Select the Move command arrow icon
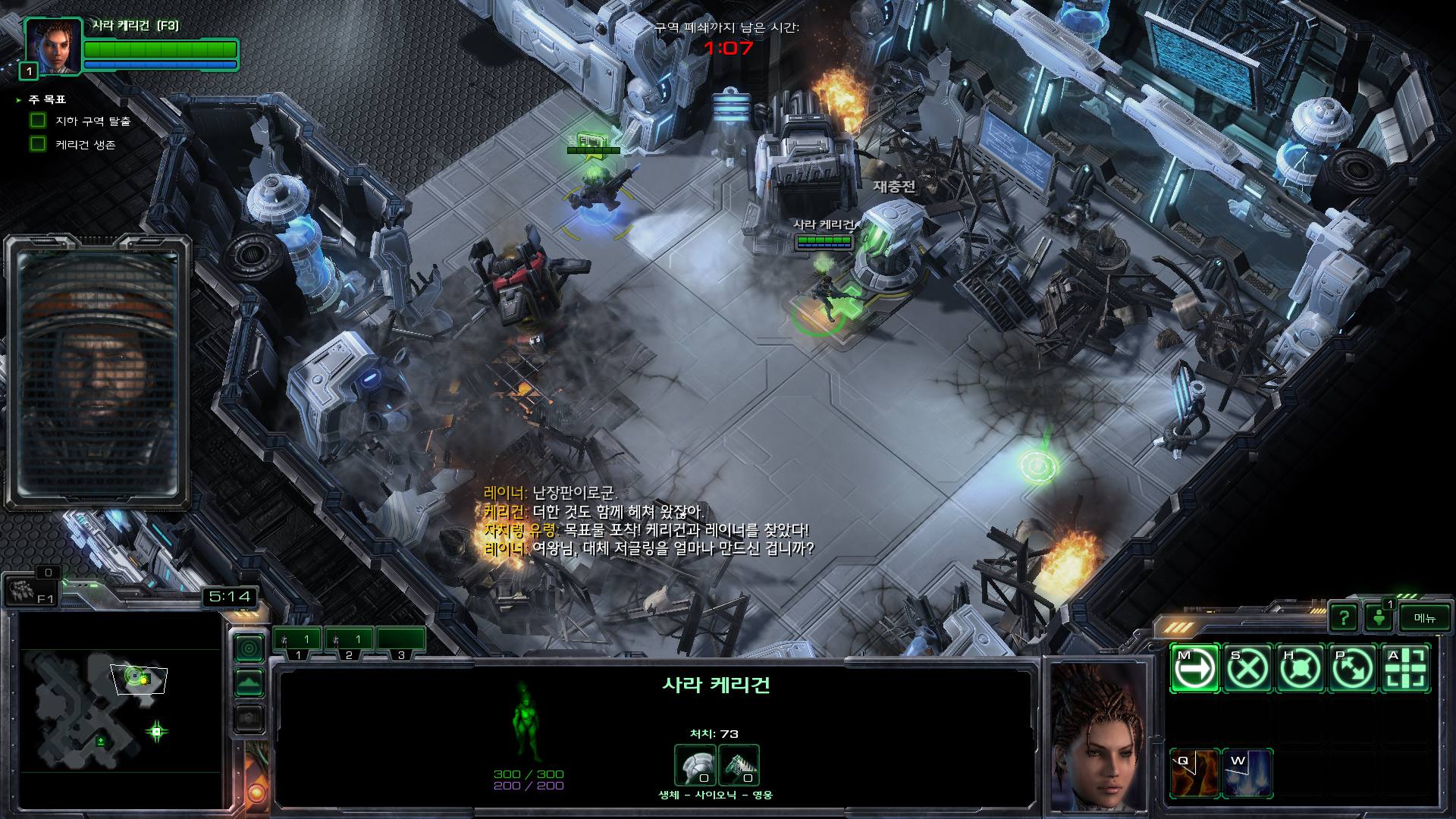Viewport: 1456px width, 819px height. 1194,669
